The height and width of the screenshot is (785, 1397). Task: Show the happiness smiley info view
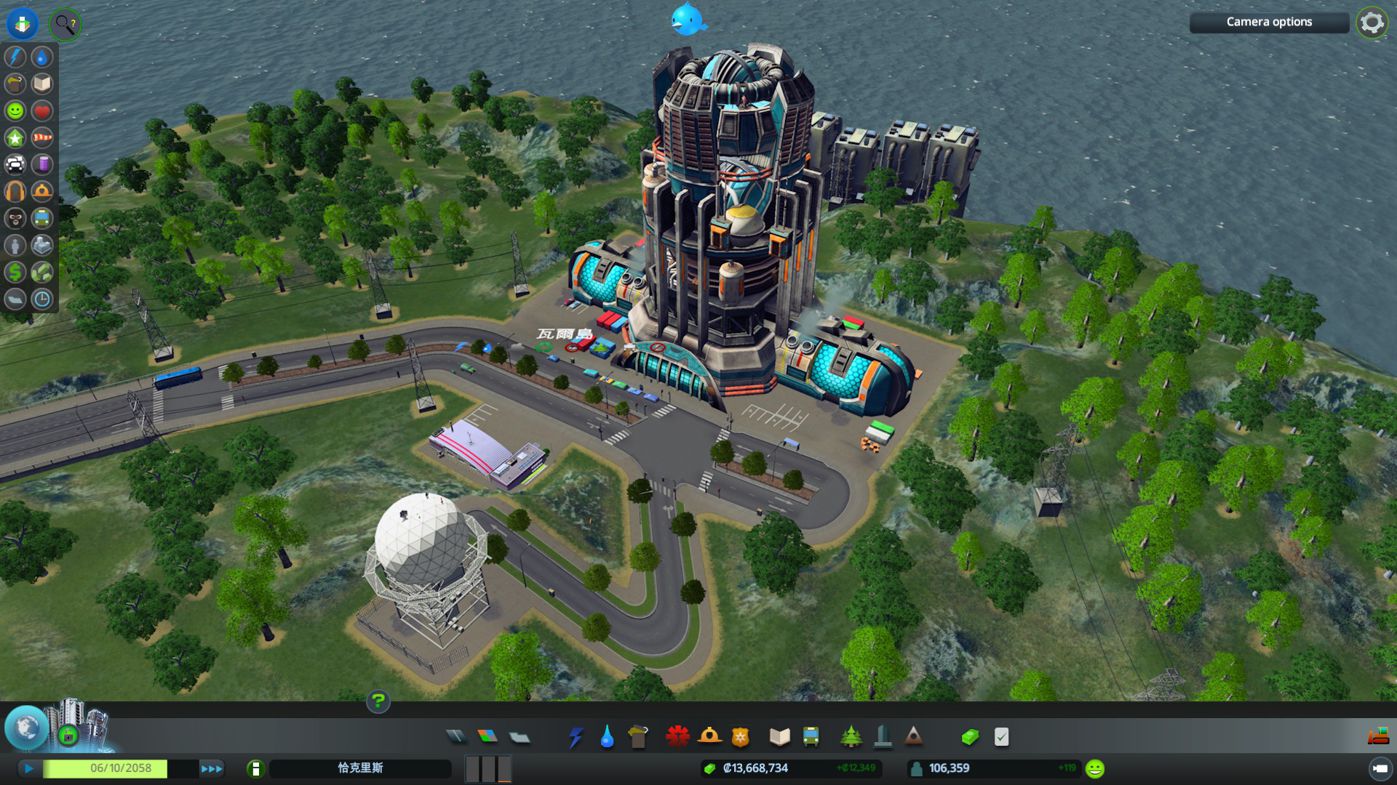(x=15, y=111)
